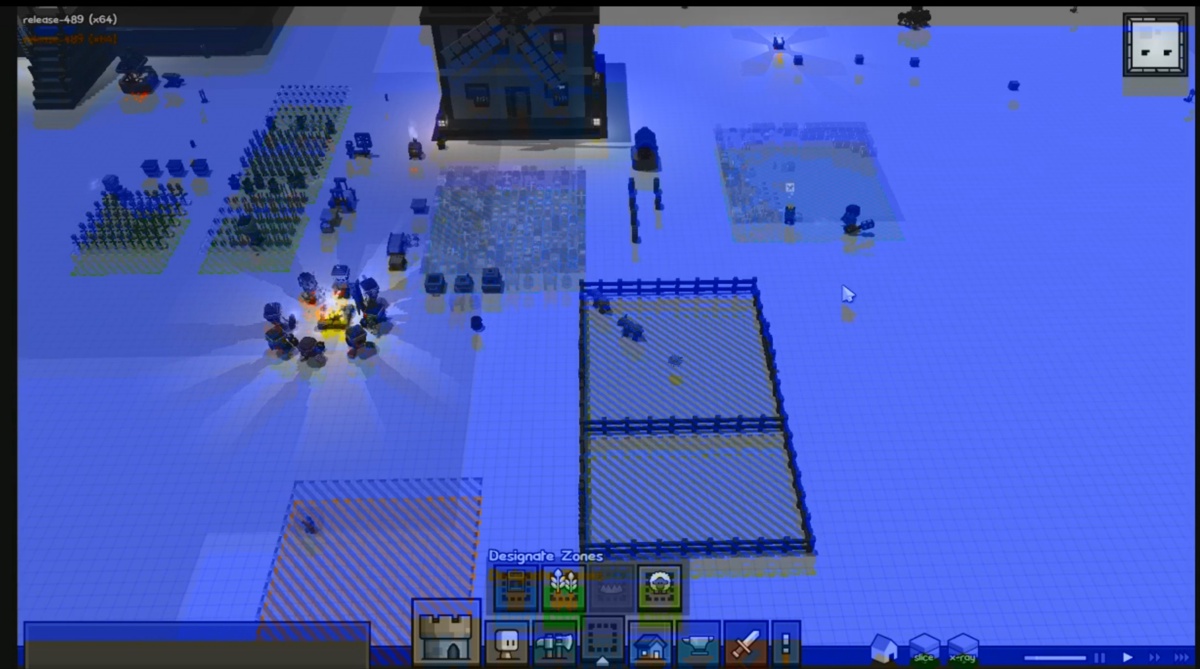Open the combat menu with the sword icon
1200x669 pixels.
tap(745, 643)
